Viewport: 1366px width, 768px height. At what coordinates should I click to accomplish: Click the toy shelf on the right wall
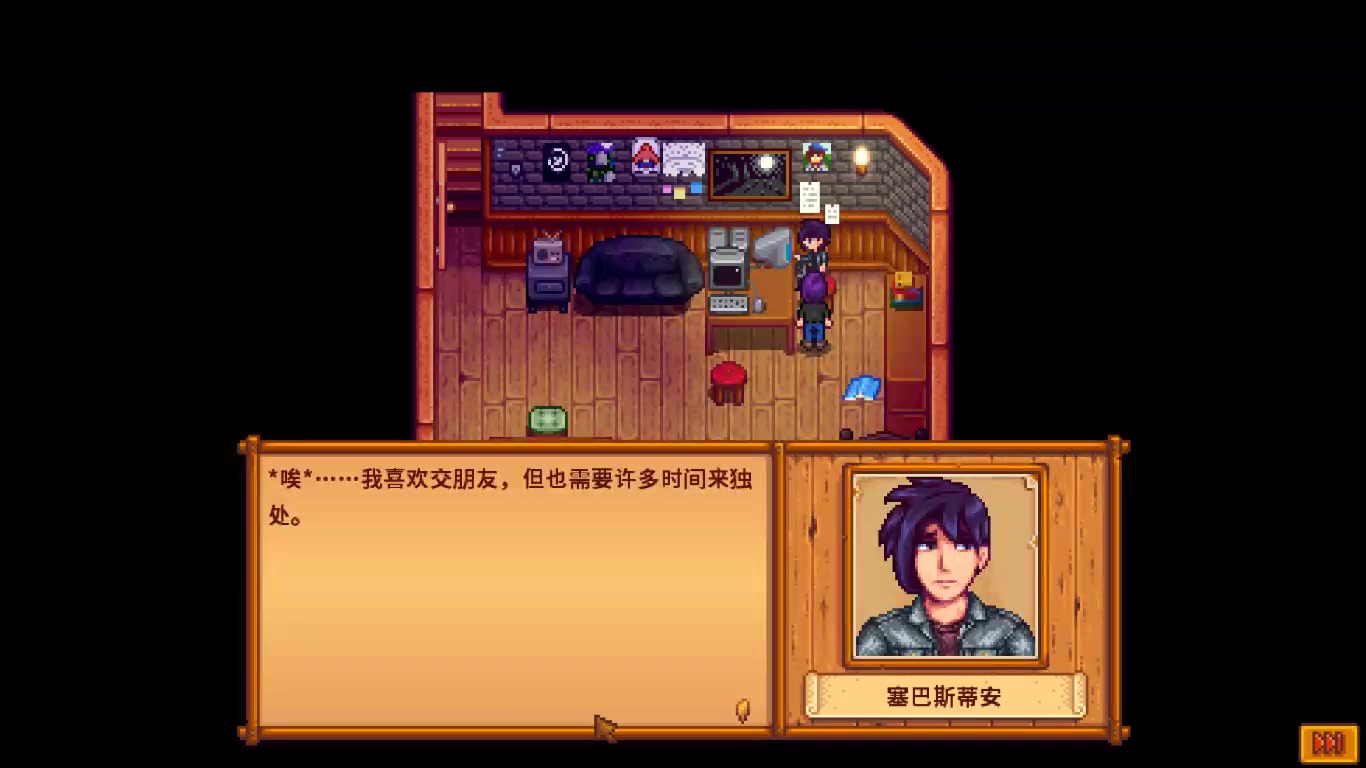click(906, 291)
